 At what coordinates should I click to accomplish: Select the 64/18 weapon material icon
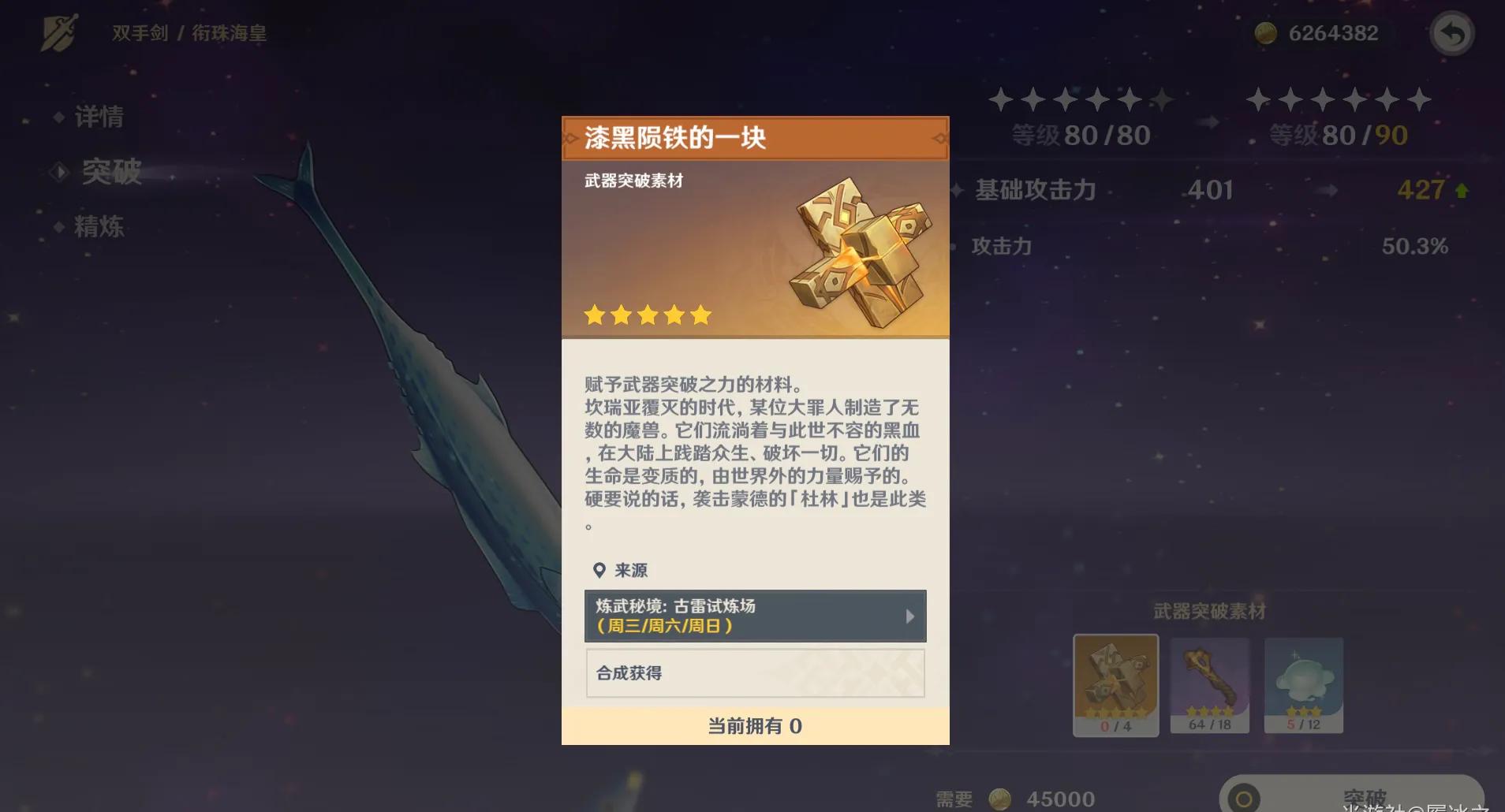(x=1210, y=684)
